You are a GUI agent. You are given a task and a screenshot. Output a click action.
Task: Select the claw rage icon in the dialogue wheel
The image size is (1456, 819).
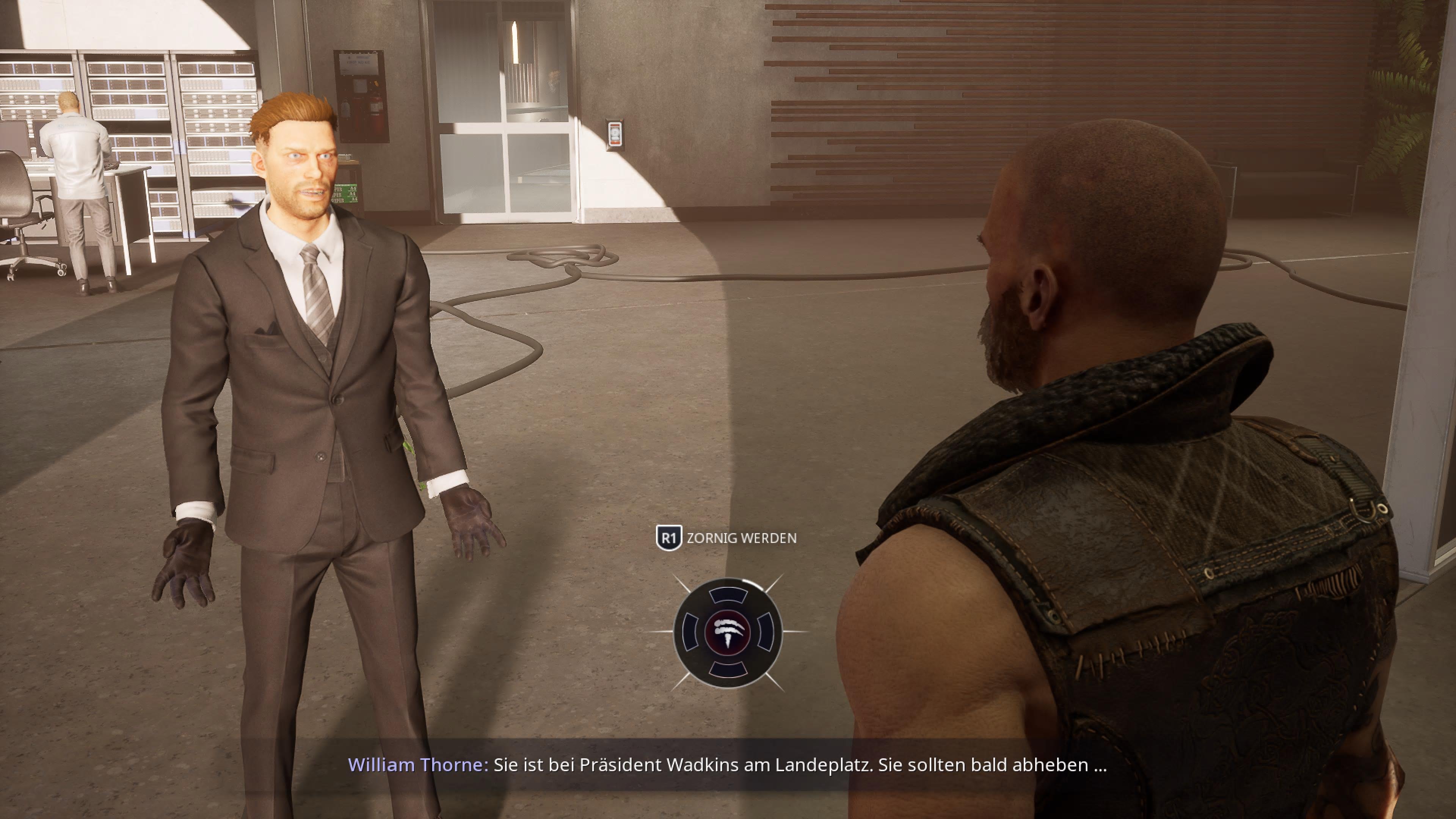[728, 632]
